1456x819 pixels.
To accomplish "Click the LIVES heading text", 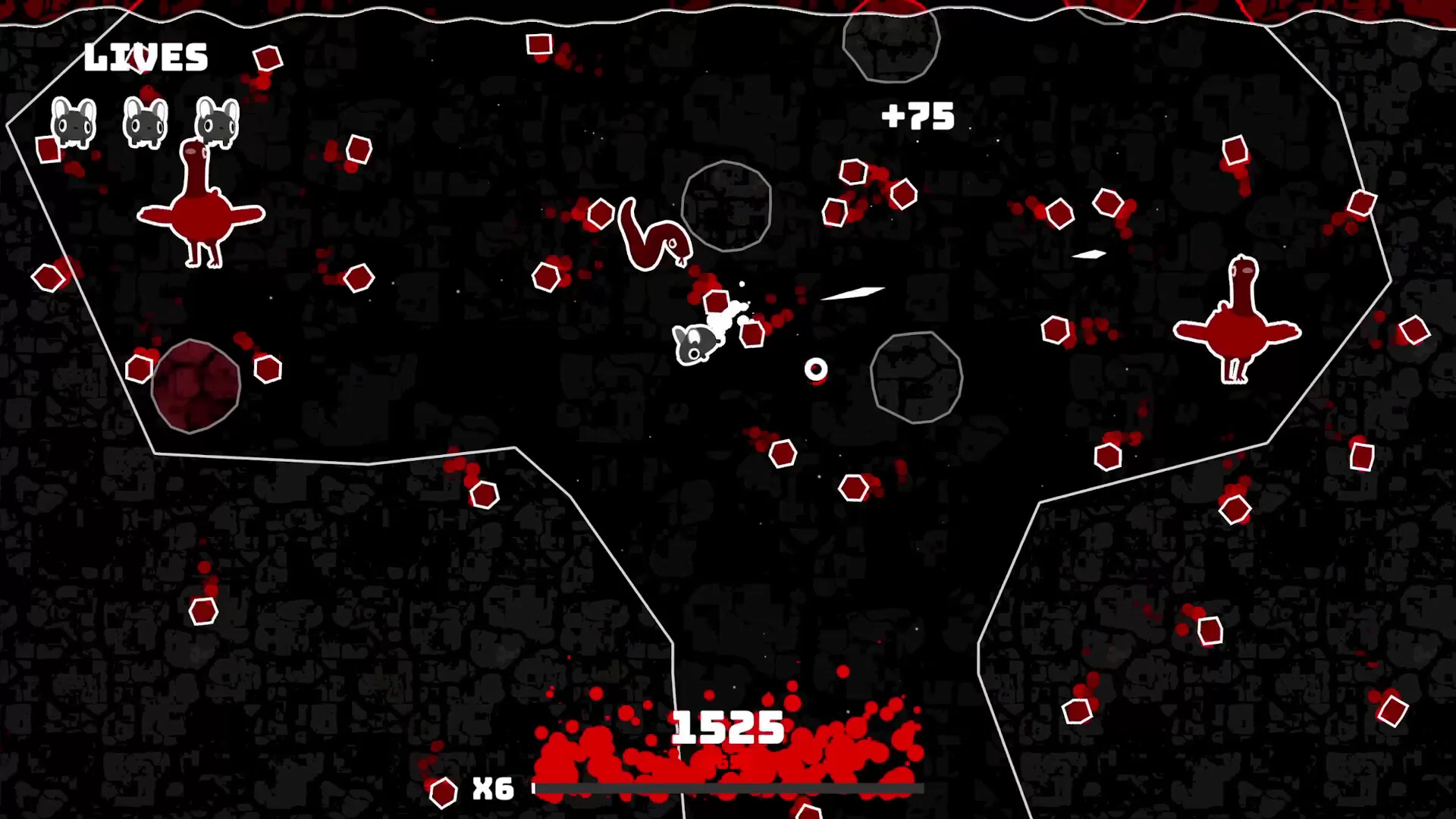I will pos(146,55).
